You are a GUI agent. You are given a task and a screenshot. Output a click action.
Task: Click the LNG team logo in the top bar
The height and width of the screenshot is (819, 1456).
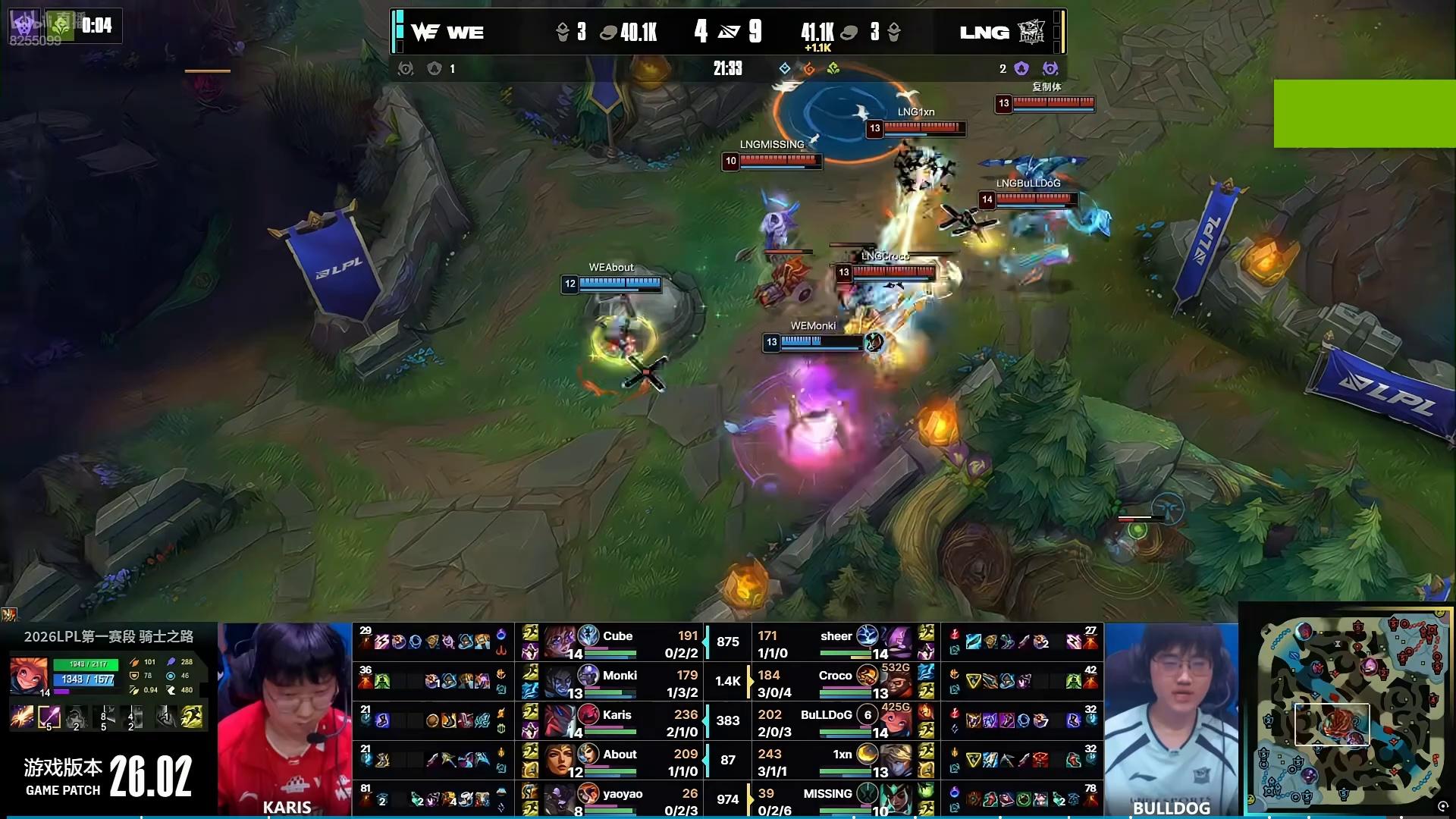[x=1031, y=32]
